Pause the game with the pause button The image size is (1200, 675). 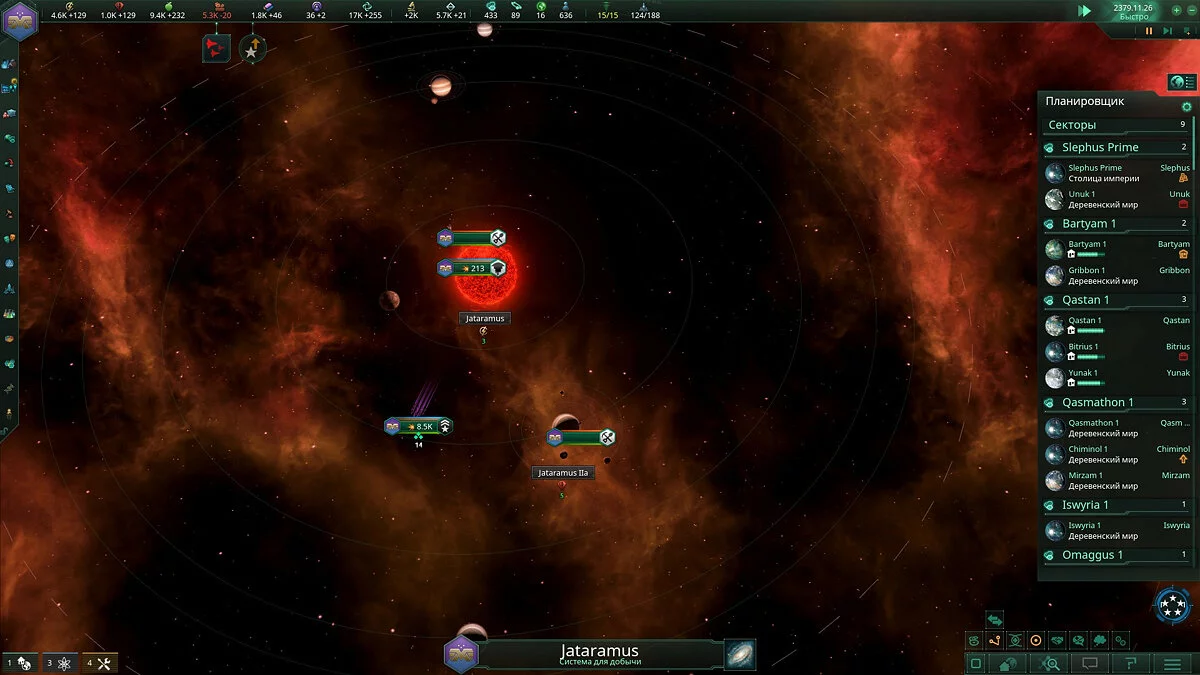tap(1149, 31)
